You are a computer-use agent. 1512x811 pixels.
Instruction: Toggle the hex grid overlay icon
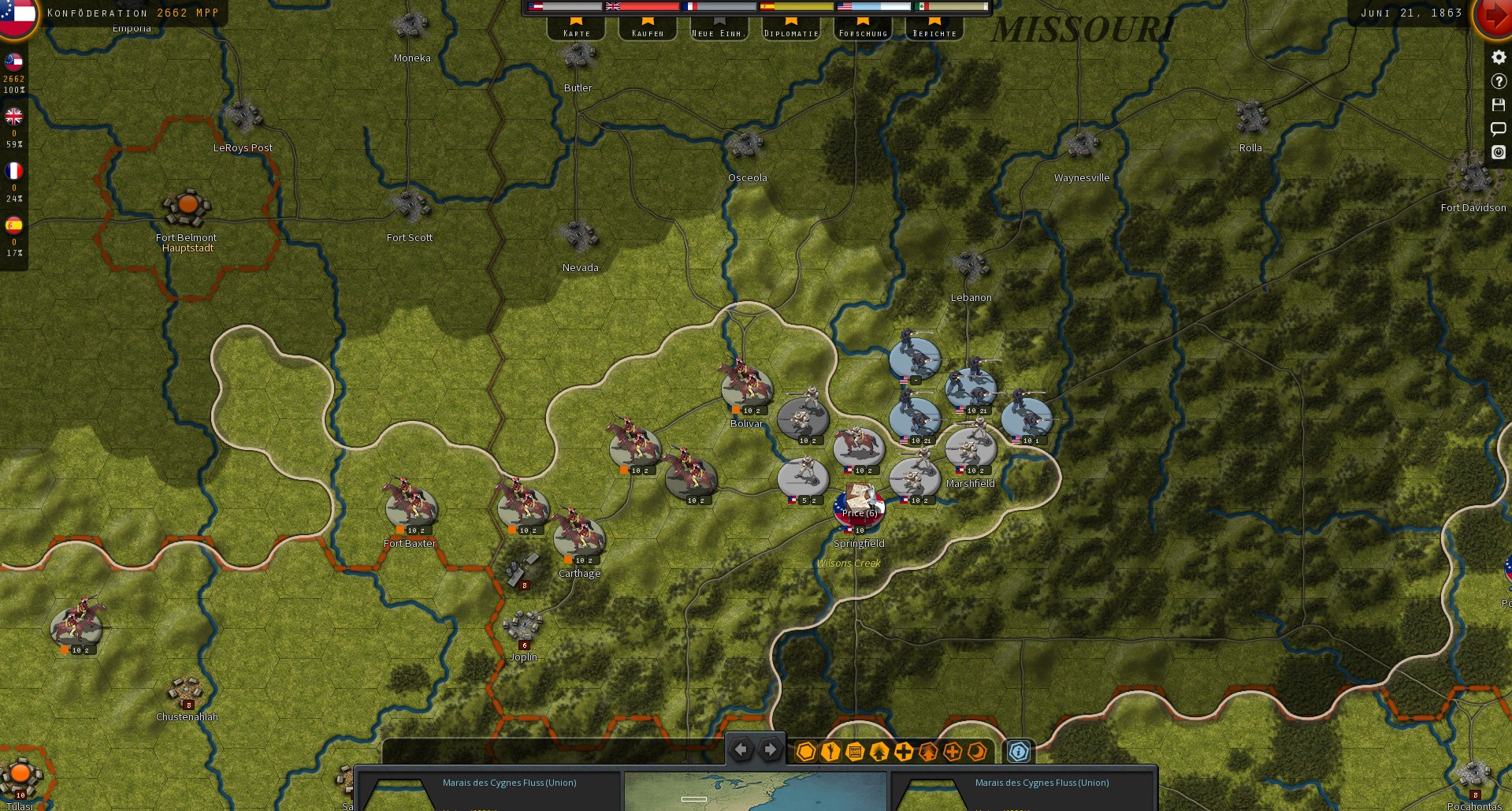(x=805, y=751)
